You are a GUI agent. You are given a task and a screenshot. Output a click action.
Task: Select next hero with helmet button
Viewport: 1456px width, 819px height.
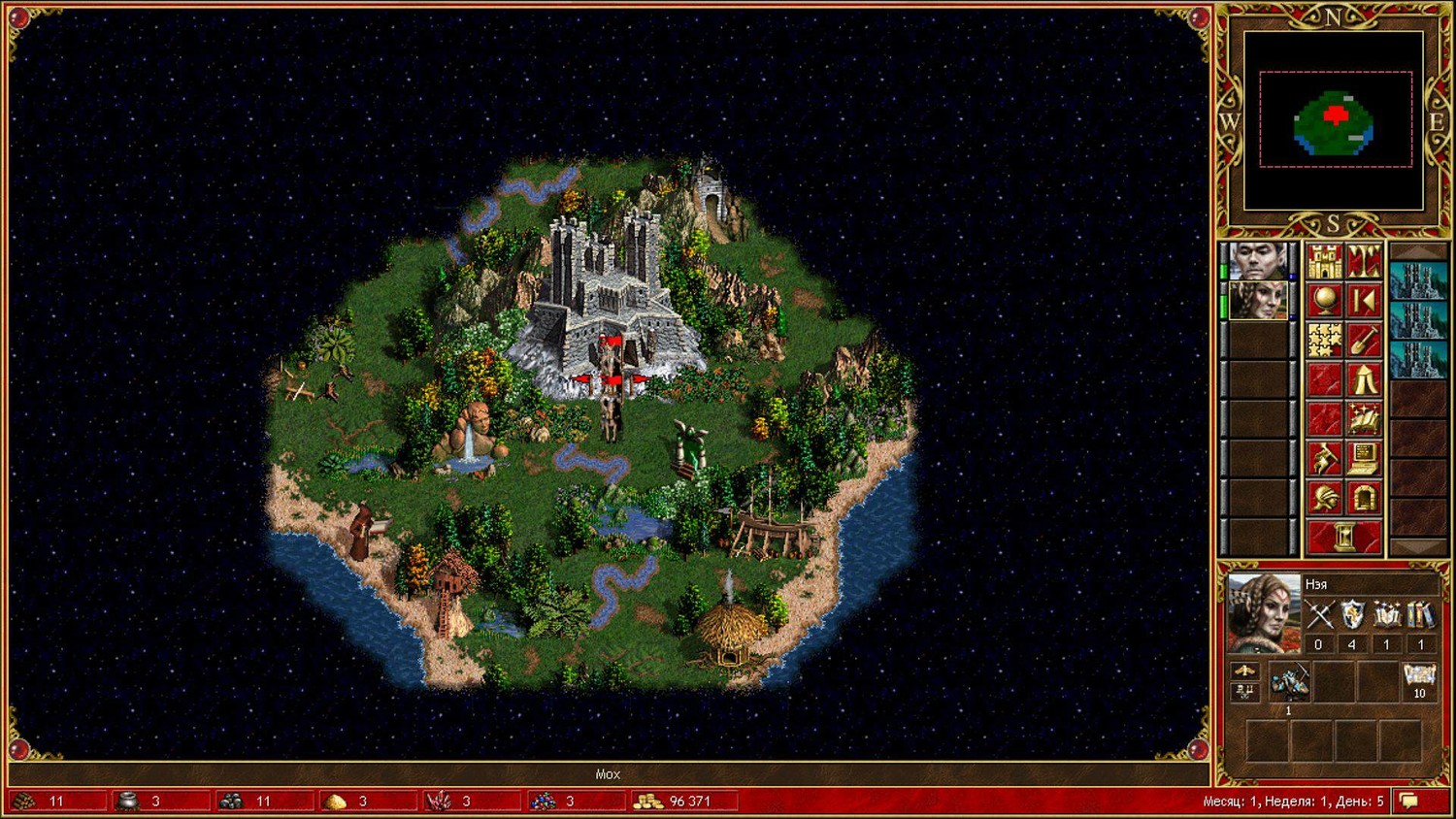pyautogui.click(x=1324, y=499)
